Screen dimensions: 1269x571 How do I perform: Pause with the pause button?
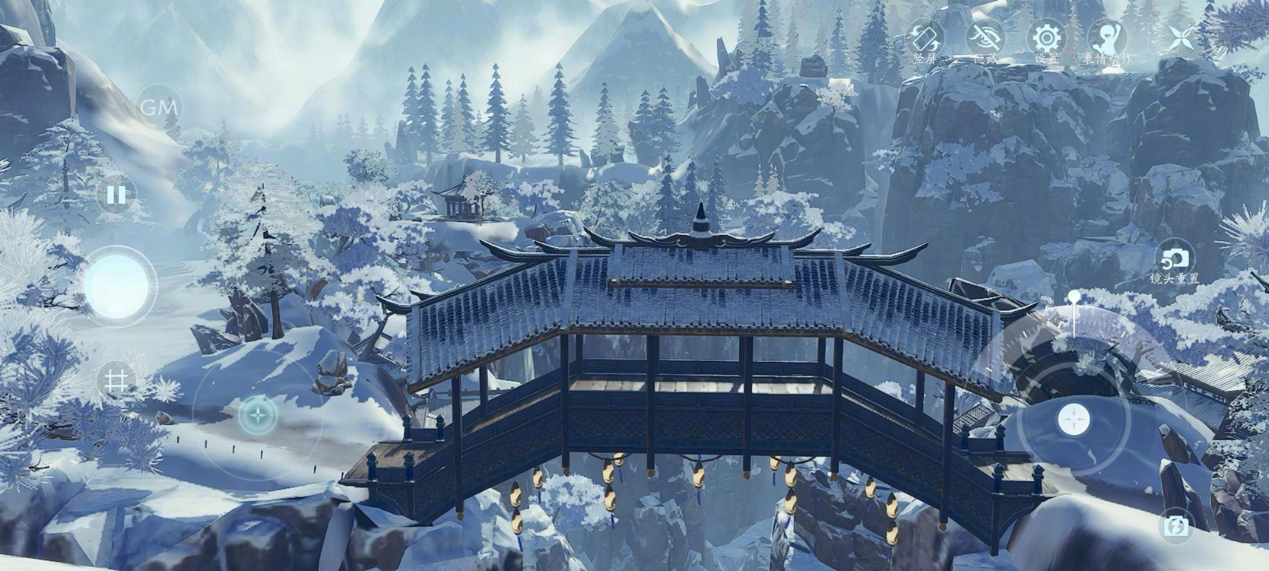point(116,195)
